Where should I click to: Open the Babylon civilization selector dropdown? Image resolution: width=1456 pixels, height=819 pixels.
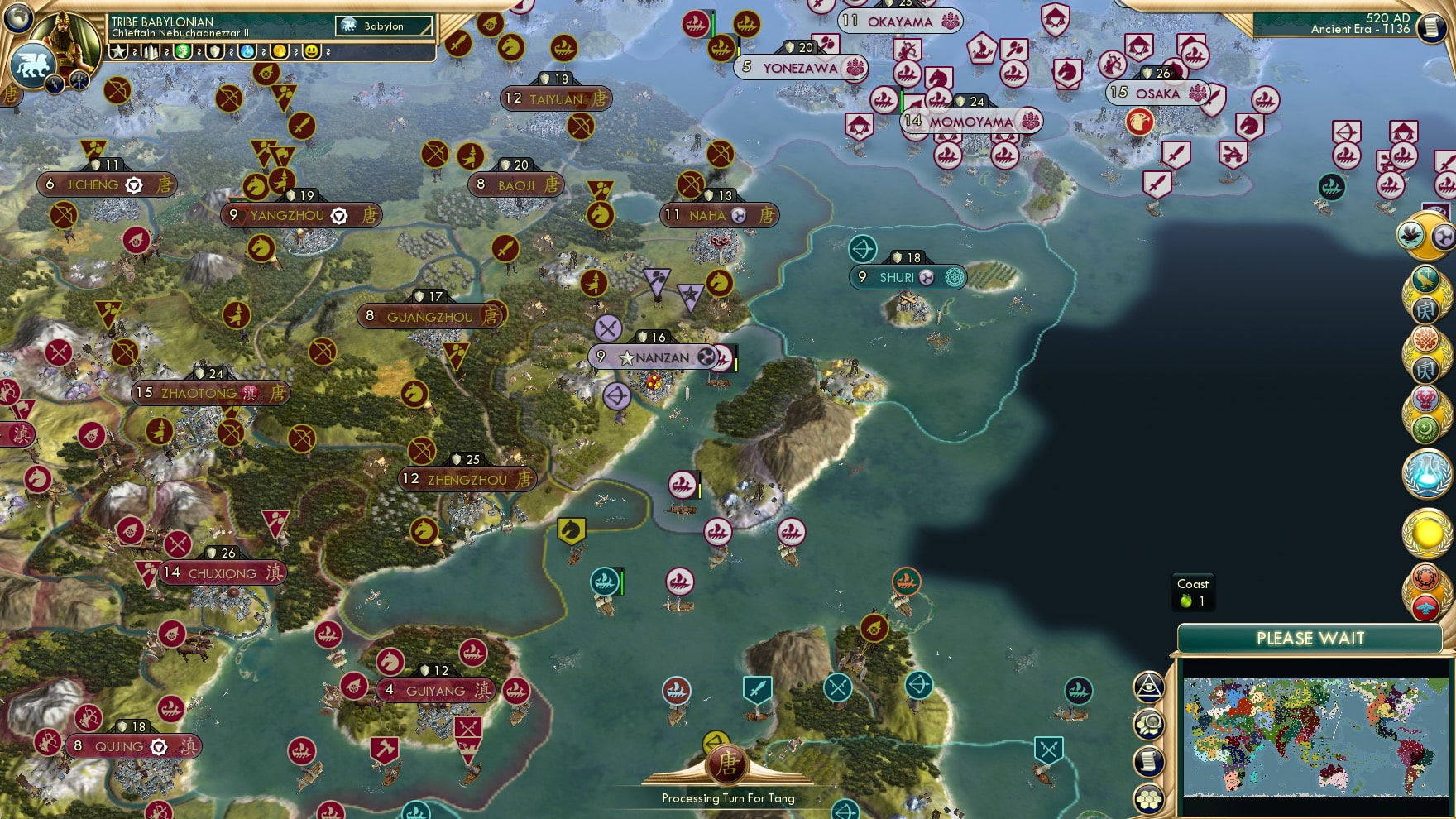pos(384,26)
